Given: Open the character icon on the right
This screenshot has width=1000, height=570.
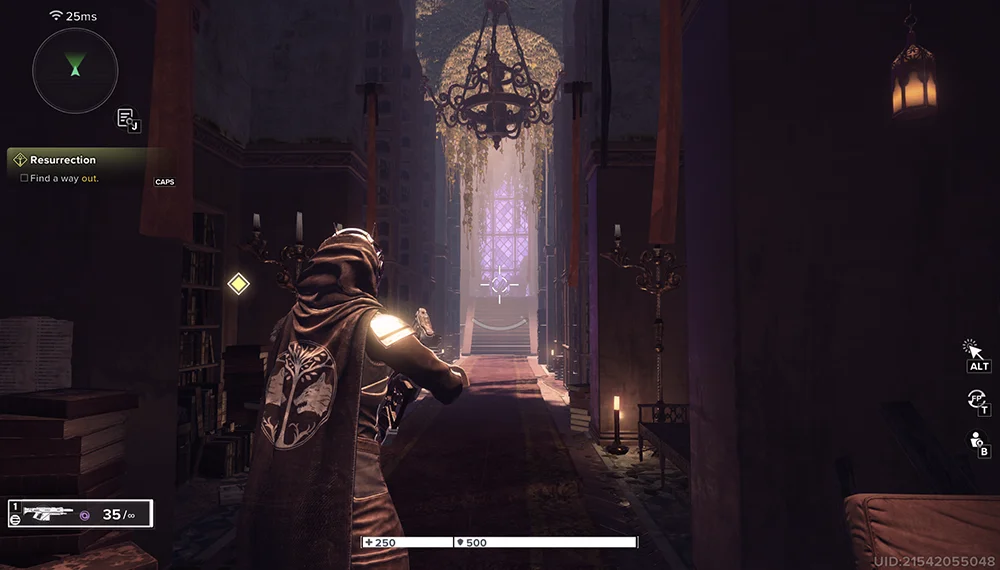Looking at the screenshot, I should pos(976,440).
